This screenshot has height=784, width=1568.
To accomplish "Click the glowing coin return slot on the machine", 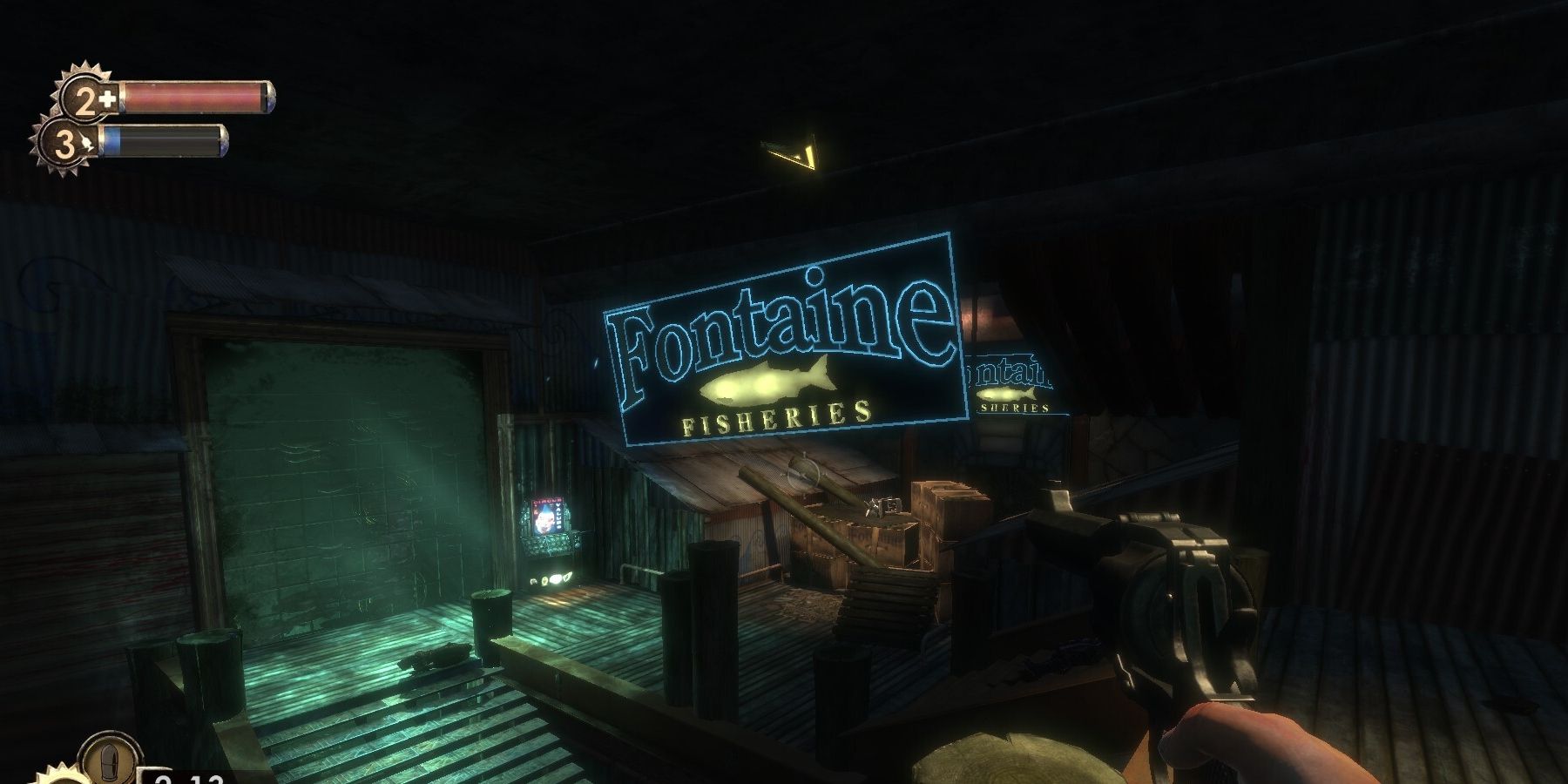I will pyautogui.click(x=578, y=545).
